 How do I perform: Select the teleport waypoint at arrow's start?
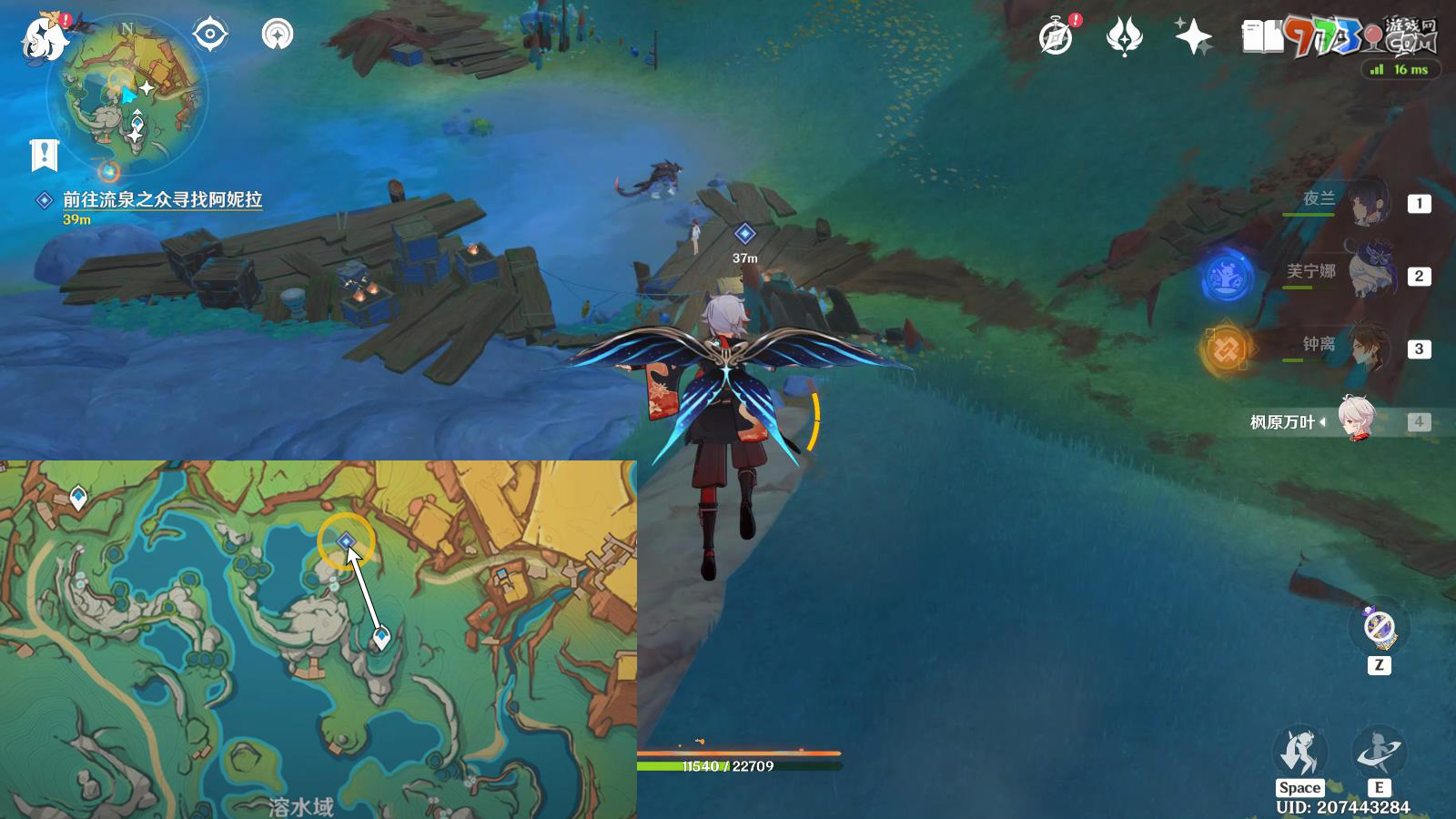point(381,637)
